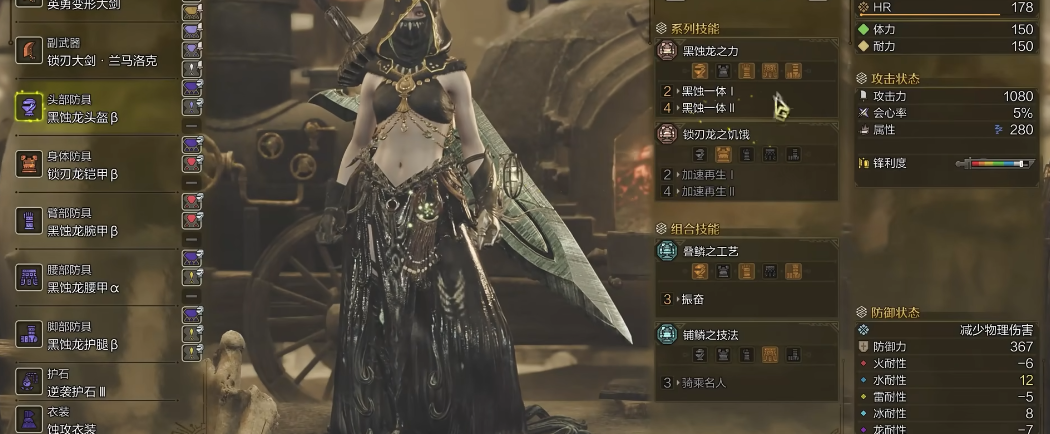Select the 加速再生 Ⅰ skill row
Viewport: 1050px width, 434px height.
(747, 175)
